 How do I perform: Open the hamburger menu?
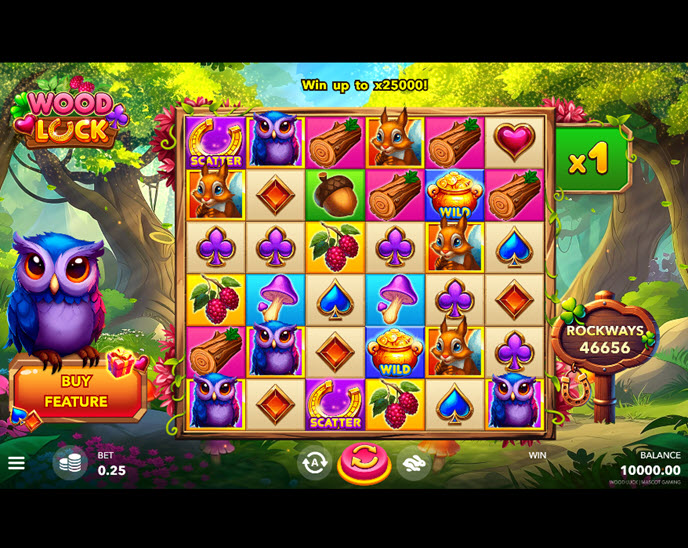tap(16, 464)
